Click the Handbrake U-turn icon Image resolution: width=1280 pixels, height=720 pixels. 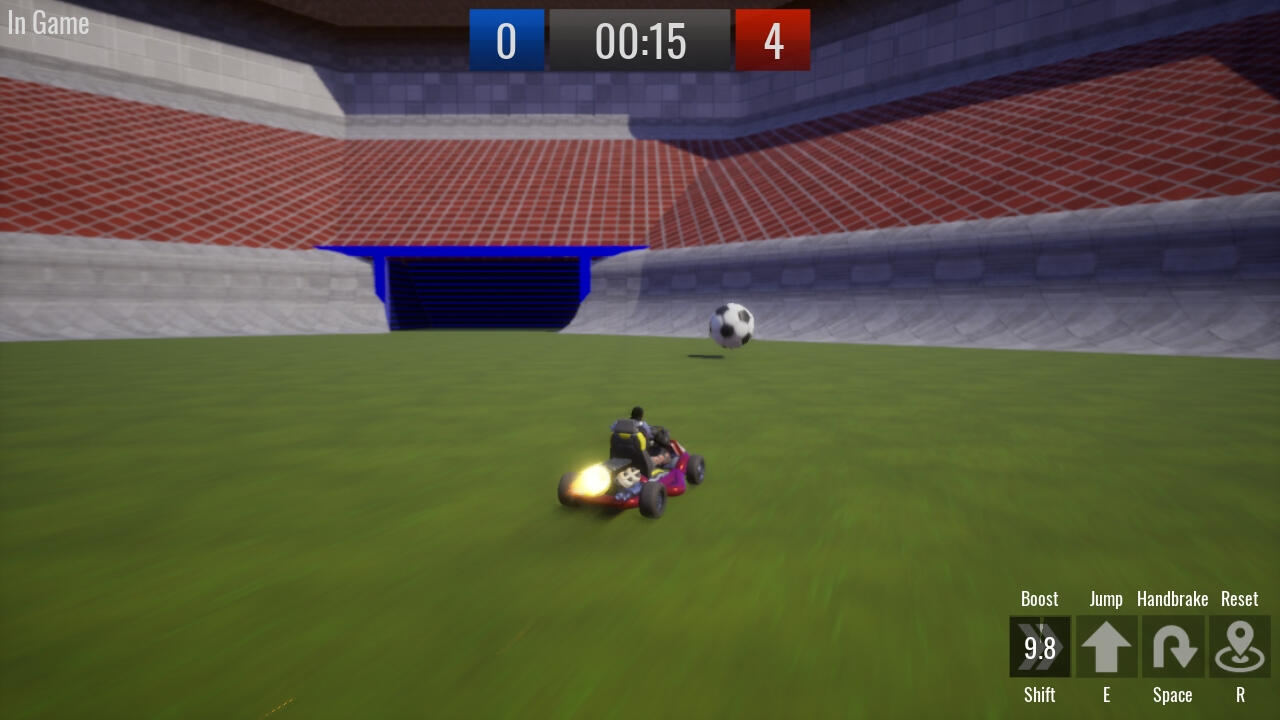pyautogui.click(x=1172, y=647)
